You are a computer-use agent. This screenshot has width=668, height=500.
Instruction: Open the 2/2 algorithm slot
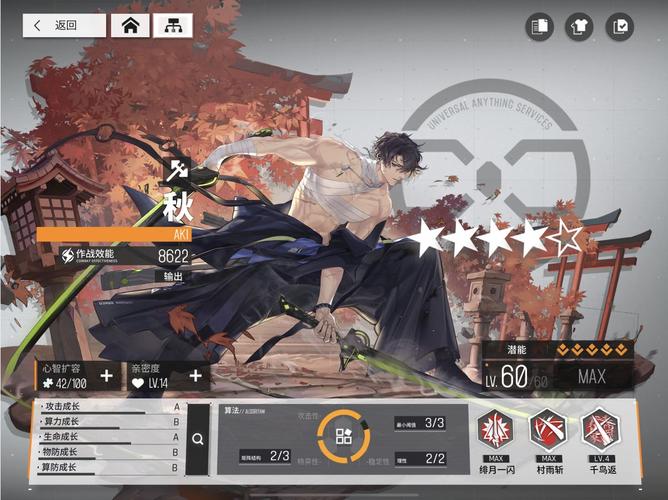click(x=420, y=458)
